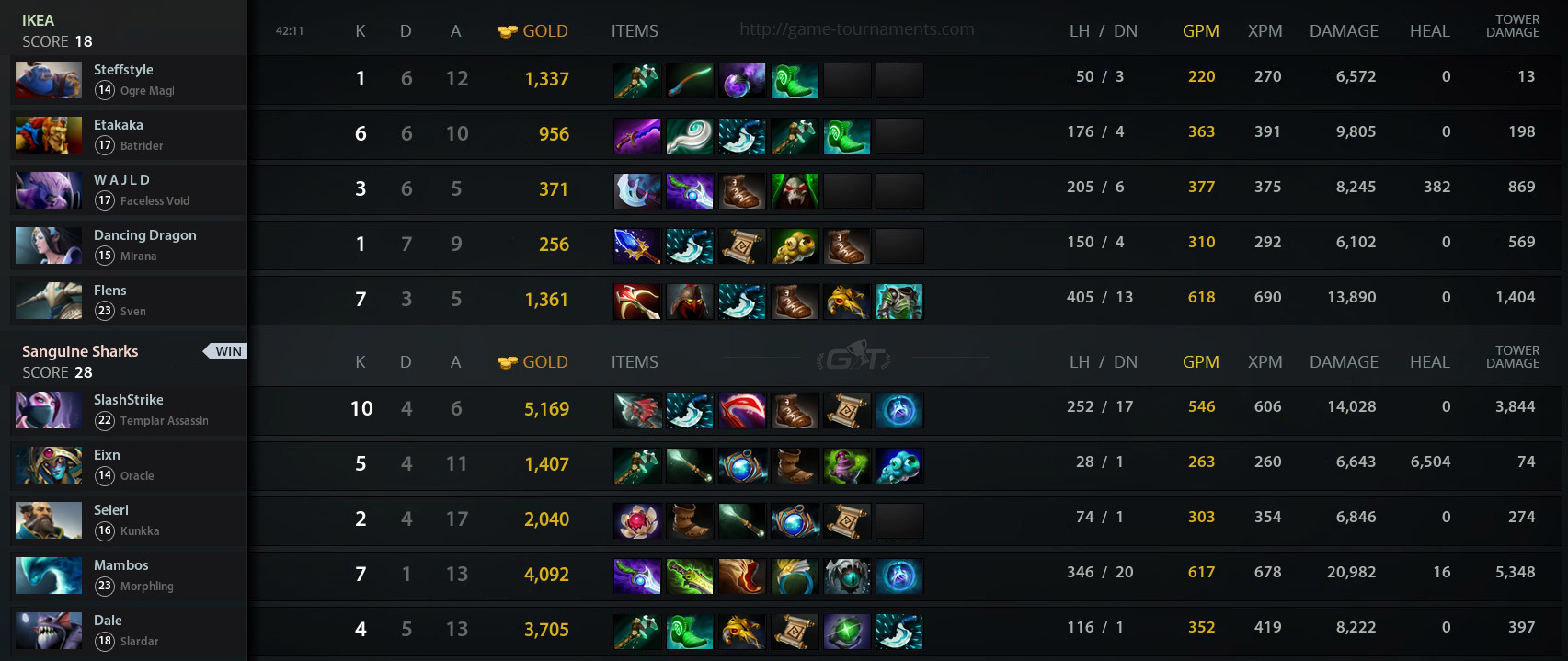The height and width of the screenshot is (661, 1568).
Task: Select Seleri's Kunkka portrait
Action: click(48, 520)
